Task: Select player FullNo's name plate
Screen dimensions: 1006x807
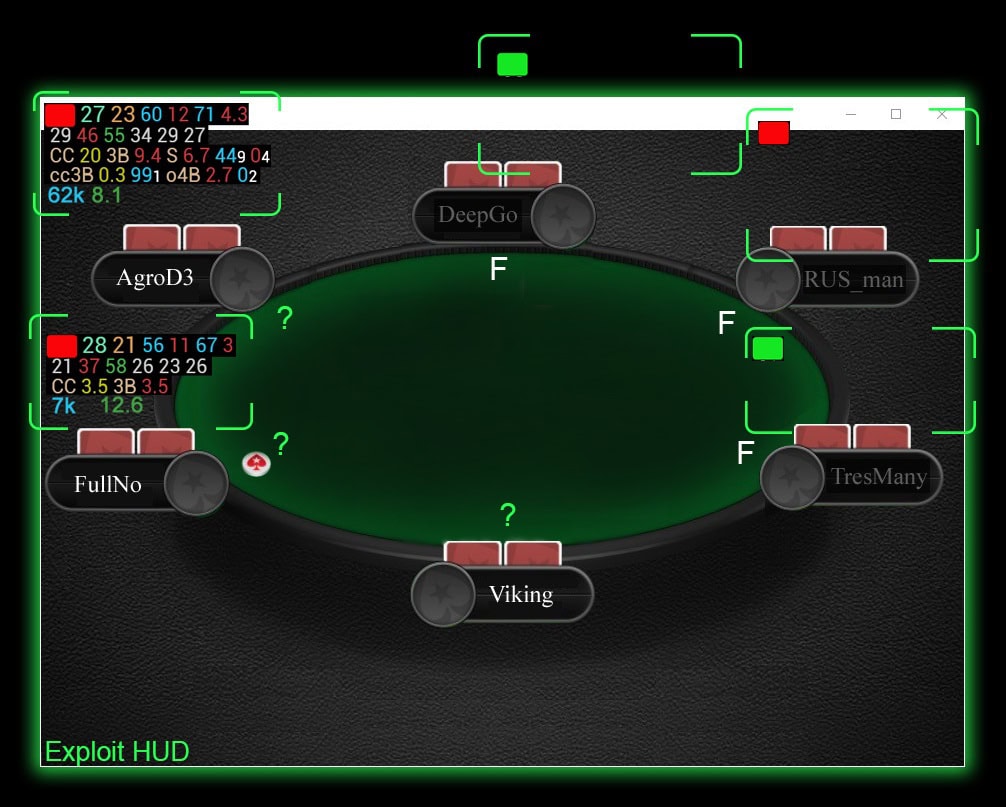Action: coord(108,485)
